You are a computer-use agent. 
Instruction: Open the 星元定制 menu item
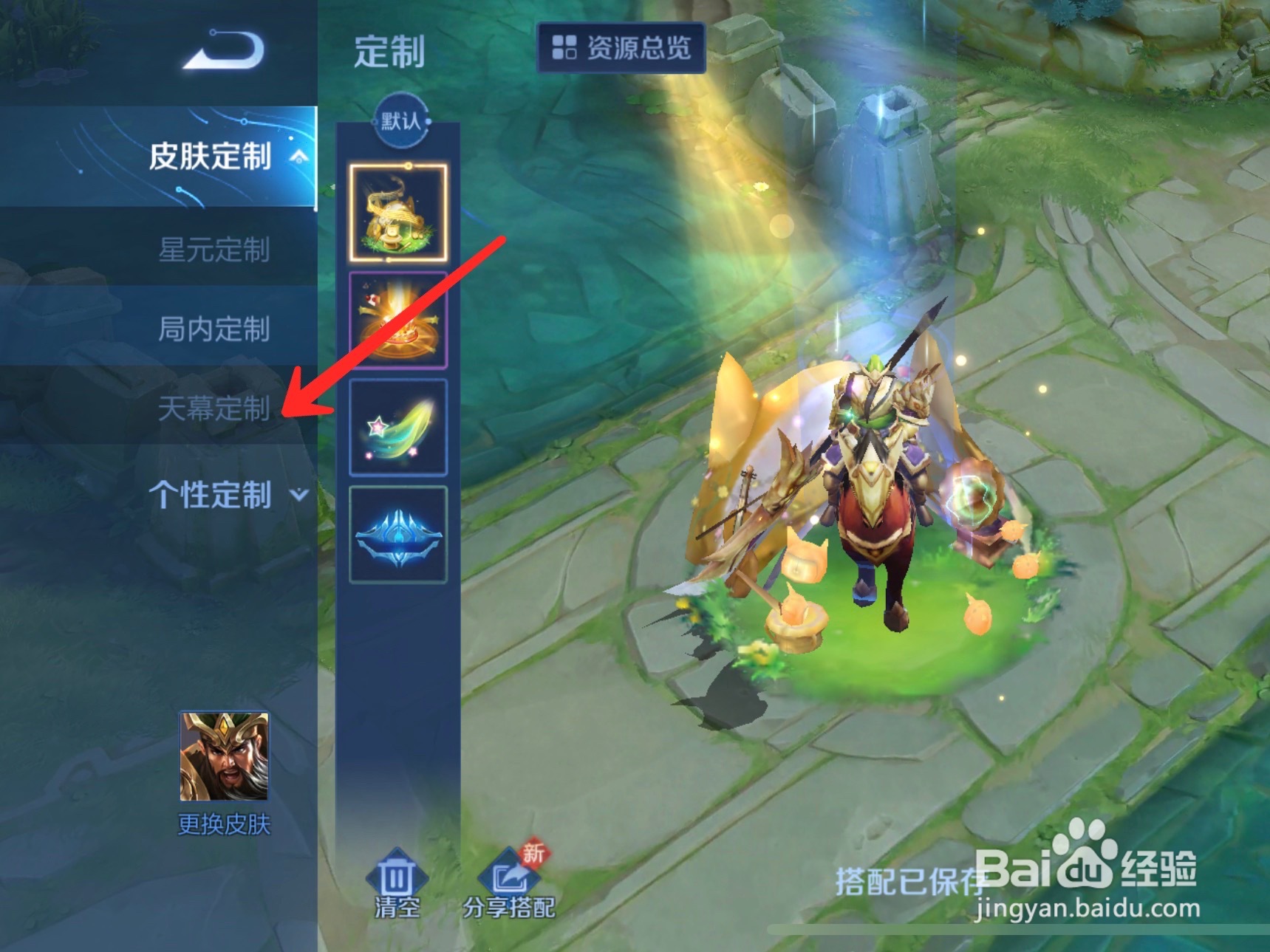click(218, 250)
